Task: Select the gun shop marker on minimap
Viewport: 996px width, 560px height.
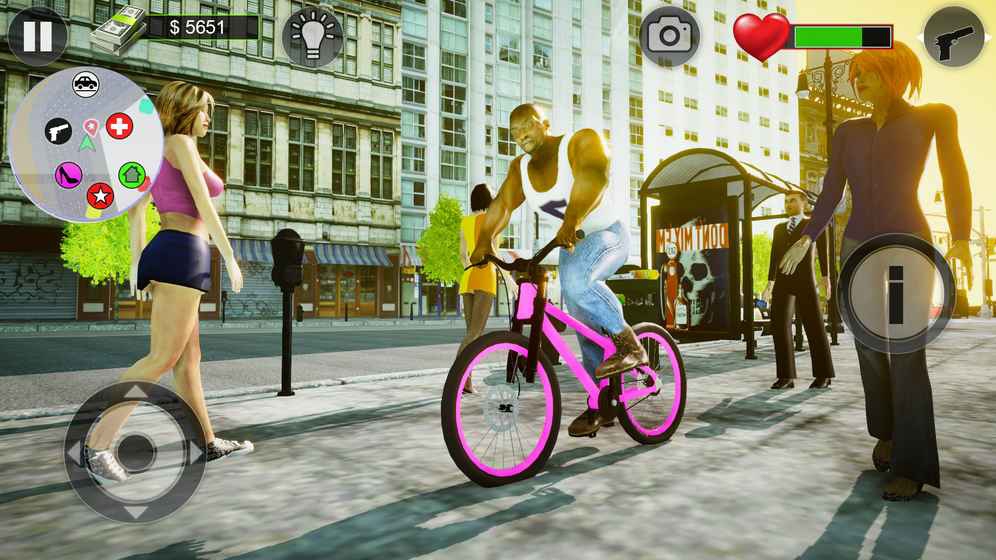Action: click(57, 131)
